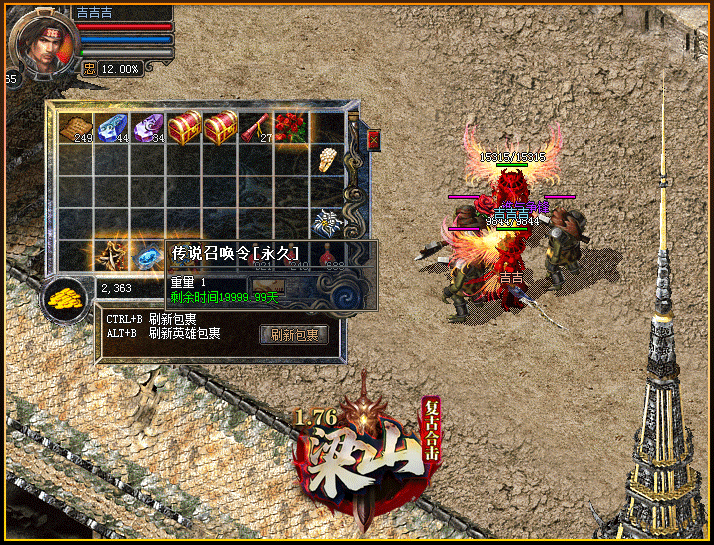
Task: Select the glowing blue gem item
Action: pos(148,256)
